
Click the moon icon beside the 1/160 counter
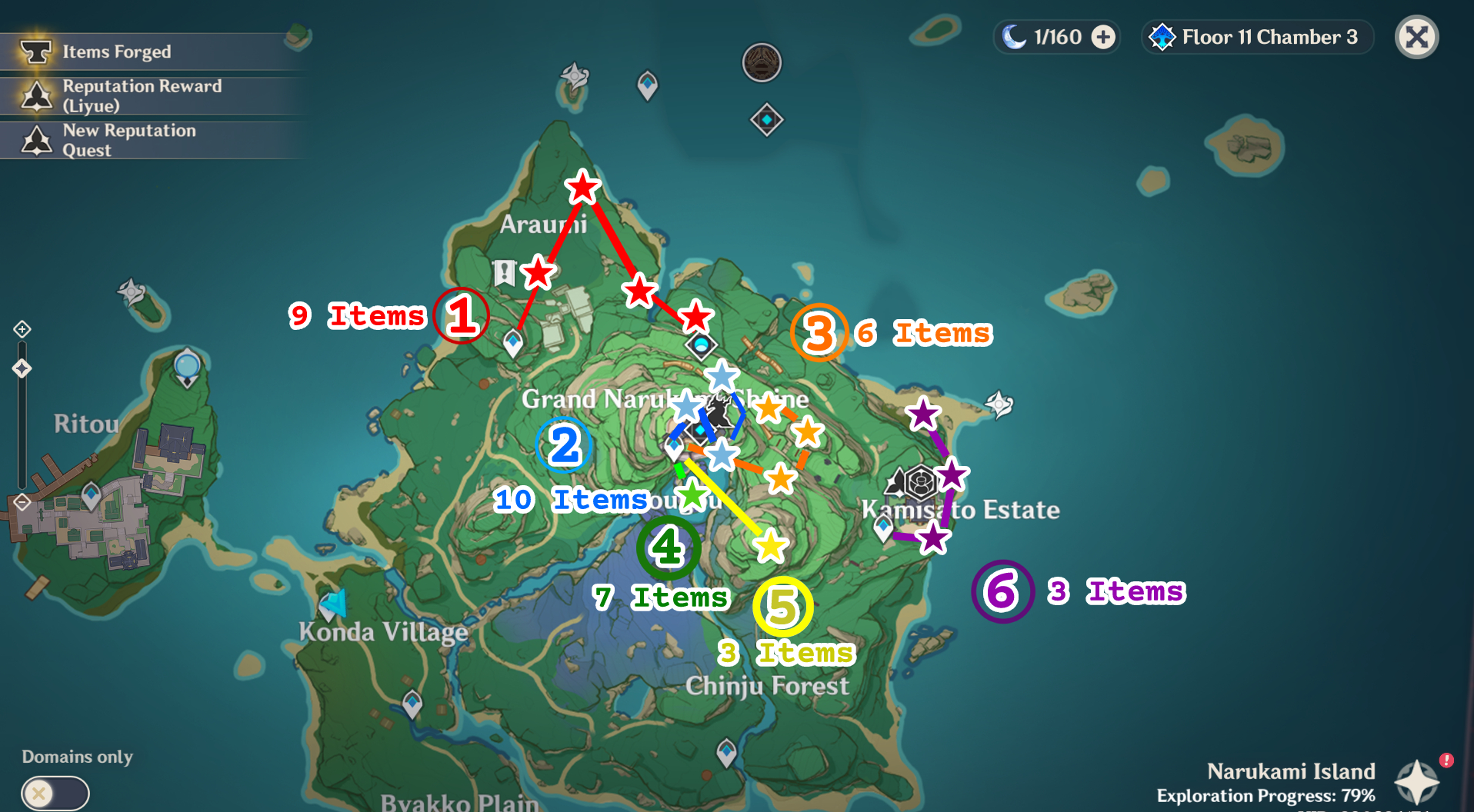1015,36
